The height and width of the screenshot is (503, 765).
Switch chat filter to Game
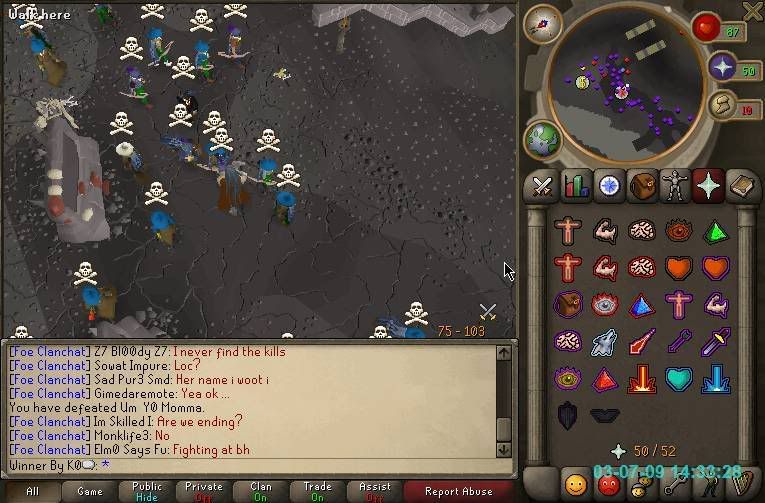coord(90,491)
